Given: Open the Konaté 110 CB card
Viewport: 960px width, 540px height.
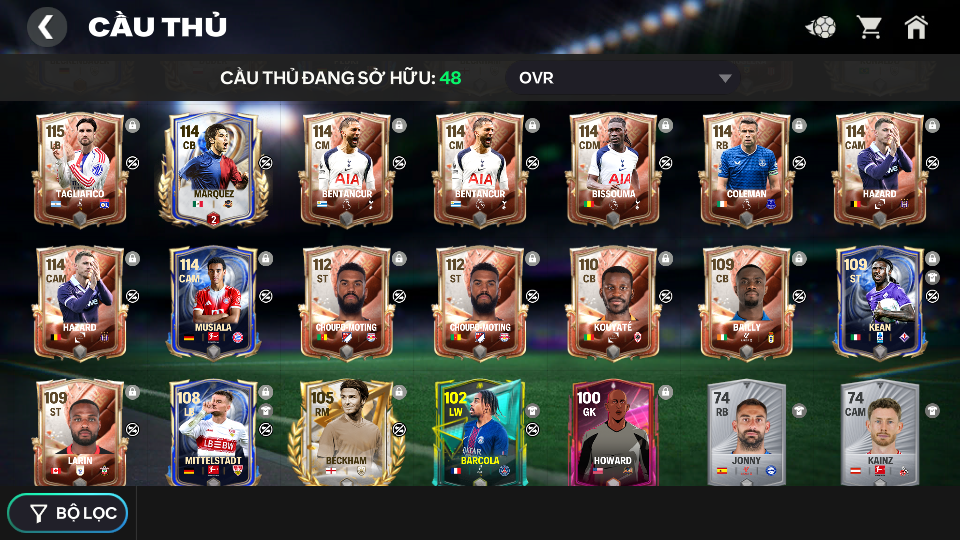Looking at the screenshot, I should (613, 301).
